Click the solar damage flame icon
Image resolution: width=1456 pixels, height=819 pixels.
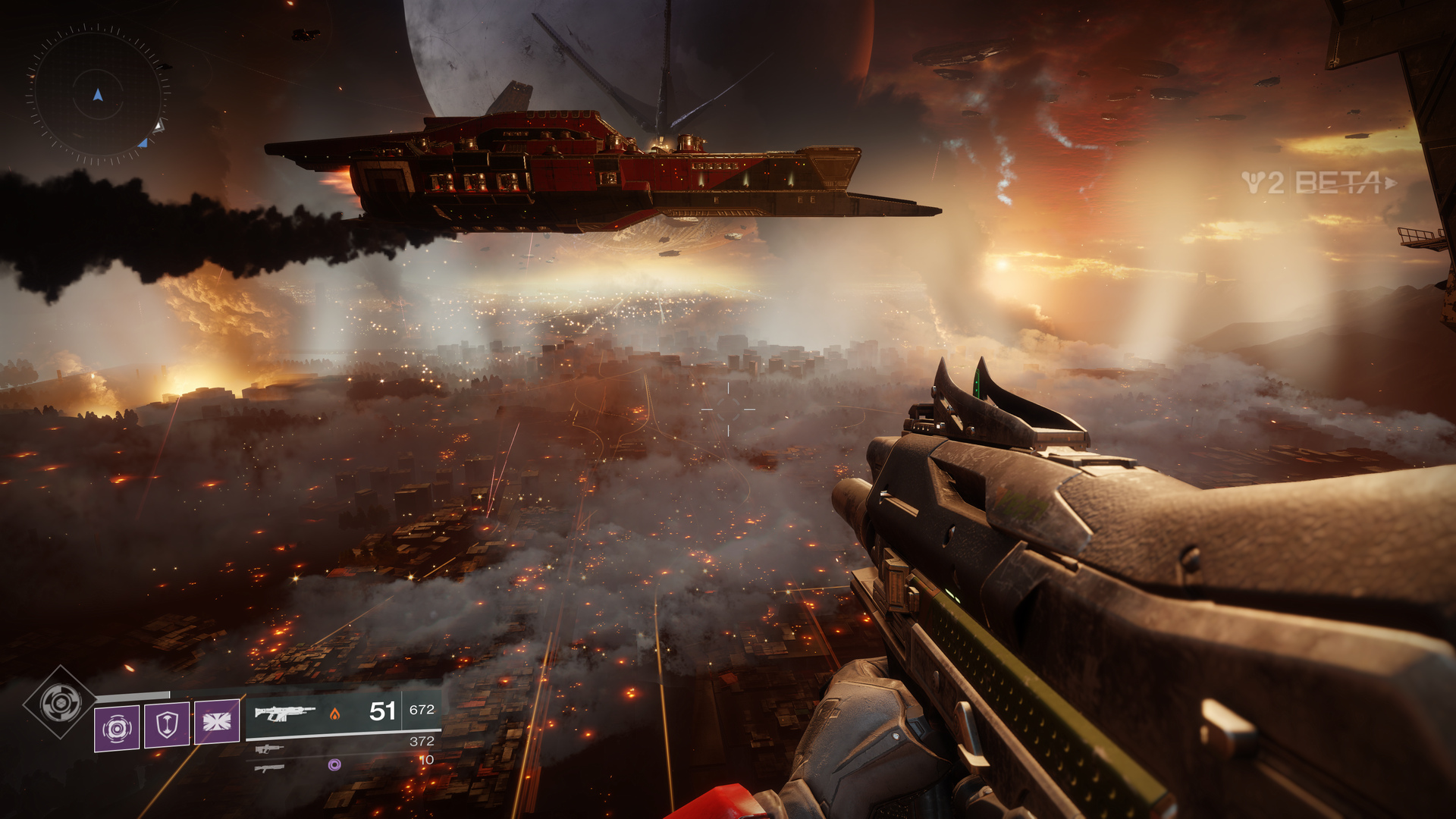pyautogui.click(x=335, y=715)
